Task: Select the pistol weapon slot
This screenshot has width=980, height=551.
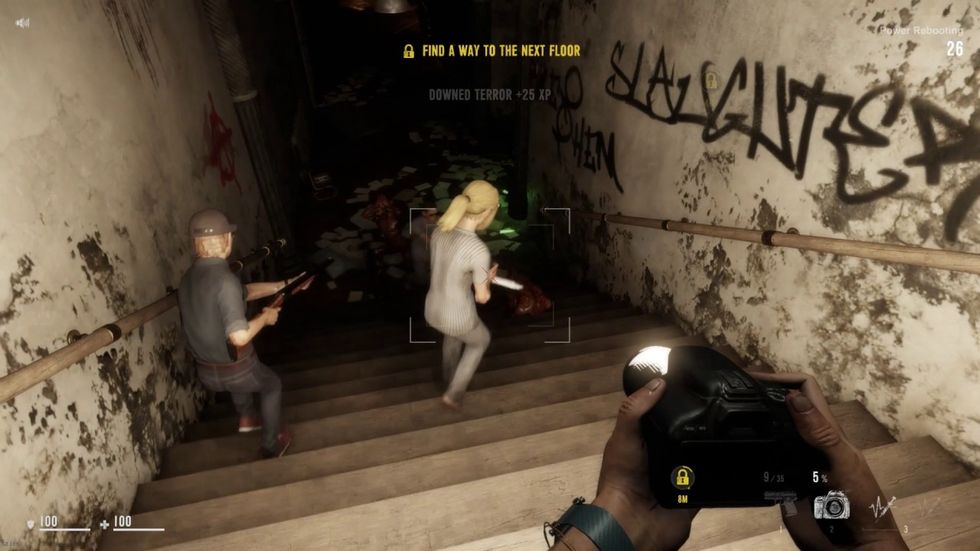Action: click(781, 499)
